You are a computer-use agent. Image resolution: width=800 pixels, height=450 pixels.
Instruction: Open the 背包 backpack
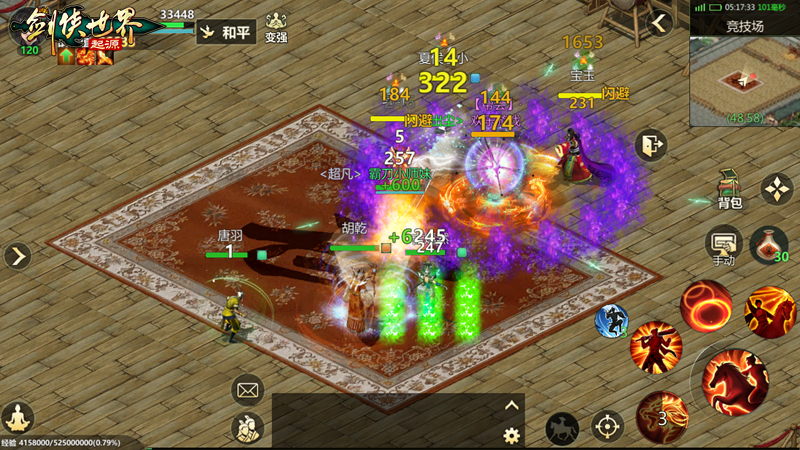[x=730, y=188]
